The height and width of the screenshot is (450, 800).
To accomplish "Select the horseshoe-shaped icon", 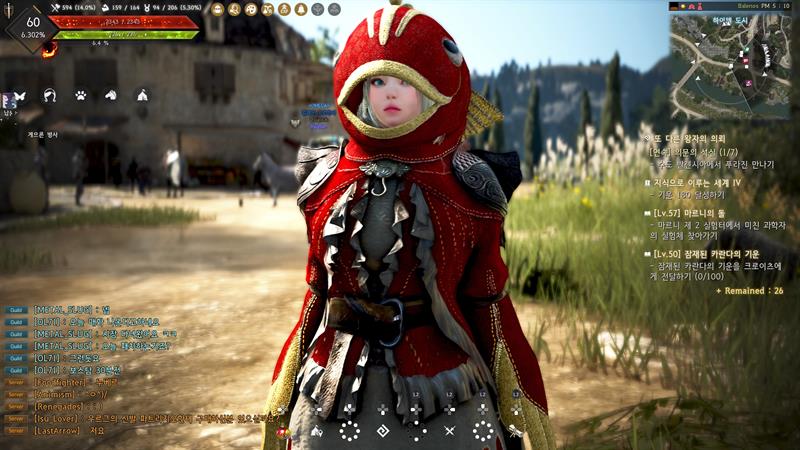I will click(49, 96).
